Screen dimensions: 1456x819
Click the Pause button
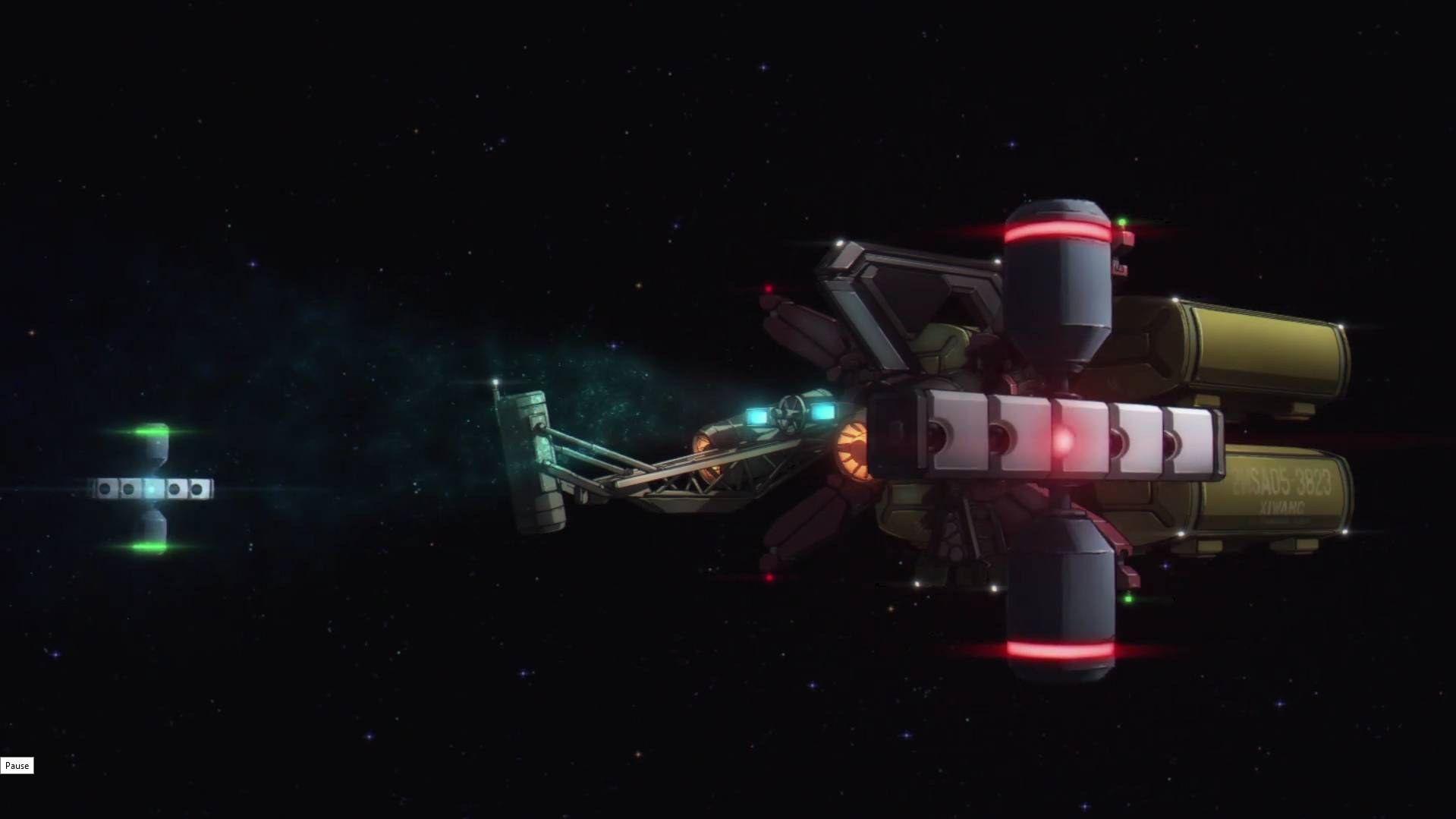point(17,766)
